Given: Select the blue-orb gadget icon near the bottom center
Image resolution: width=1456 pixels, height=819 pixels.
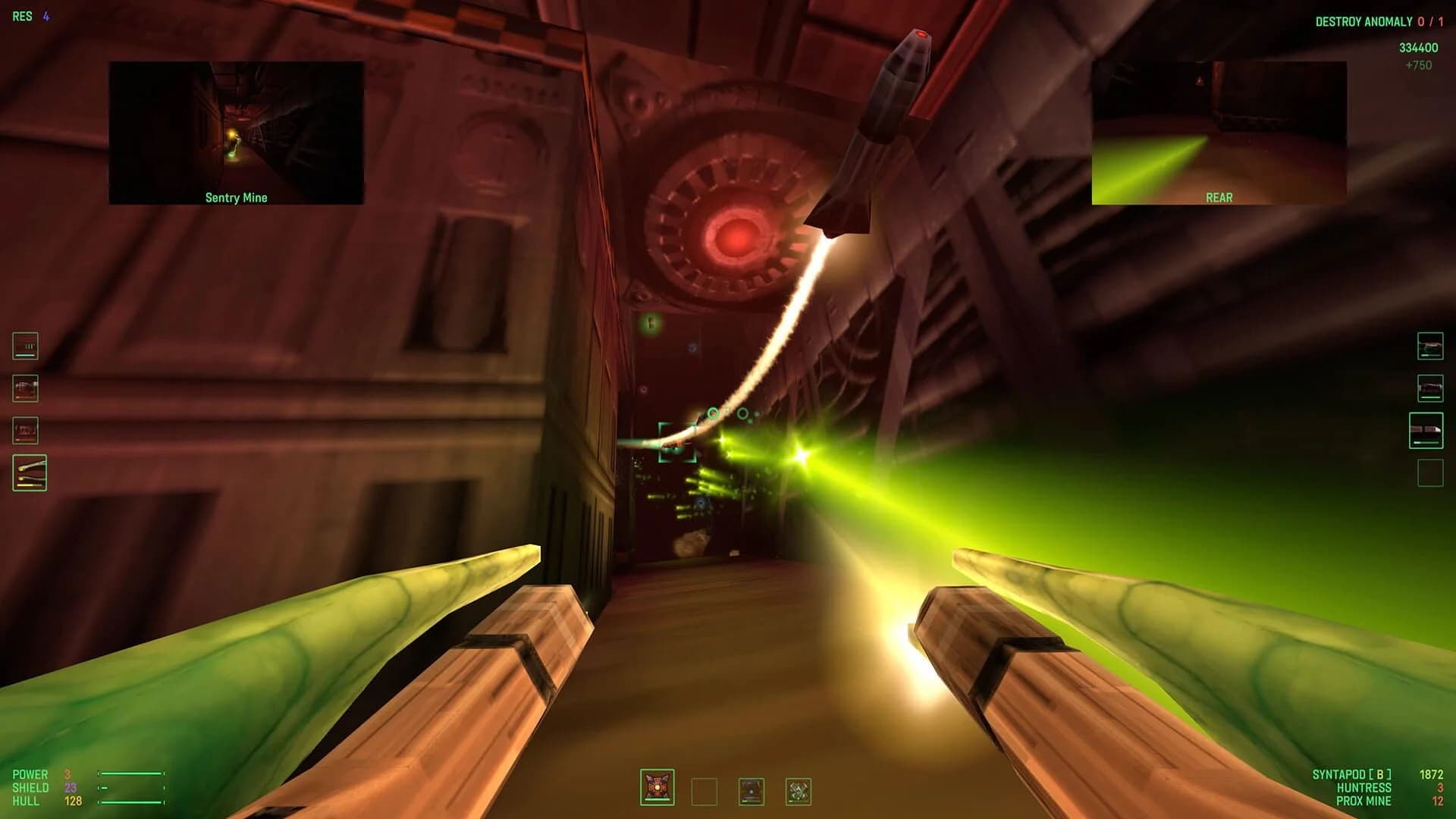Looking at the screenshot, I should 752,789.
